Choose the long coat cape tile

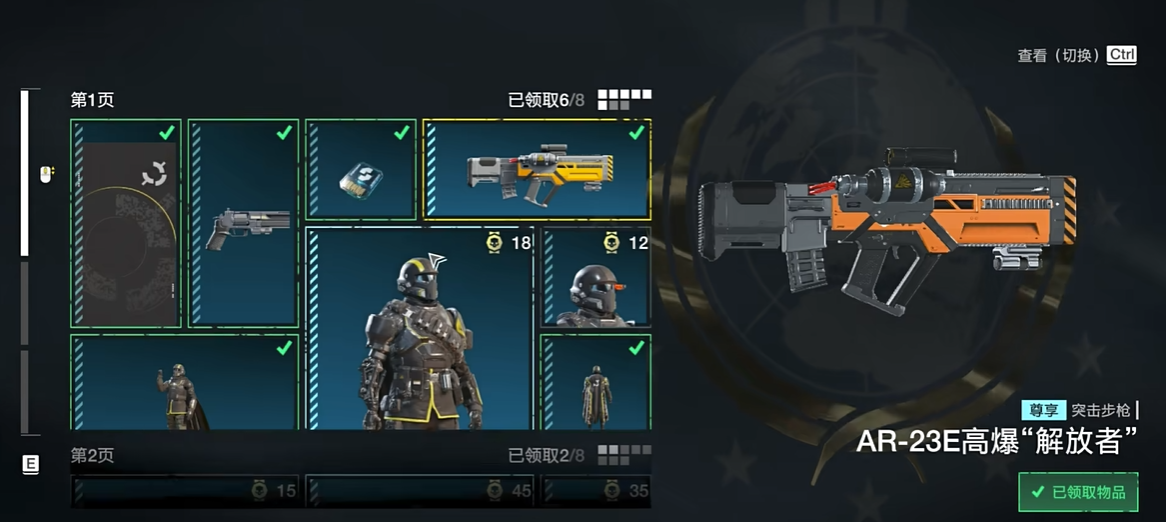pos(596,383)
